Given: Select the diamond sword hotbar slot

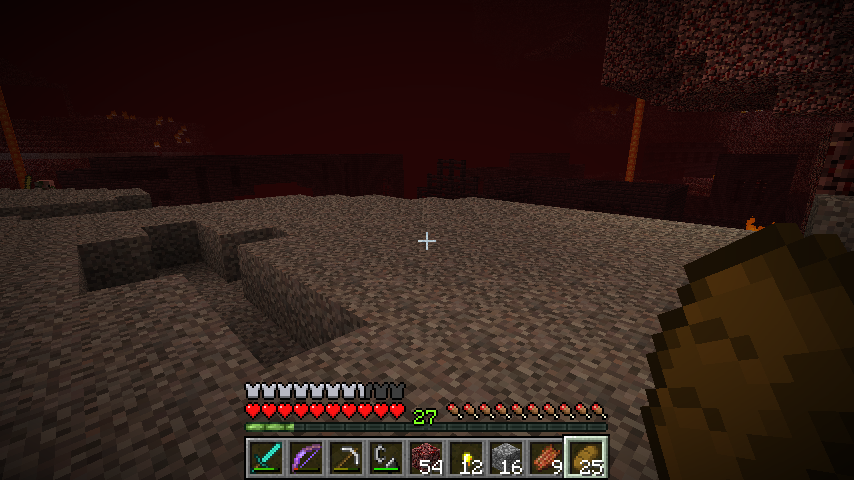Looking at the screenshot, I should pos(266,458).
